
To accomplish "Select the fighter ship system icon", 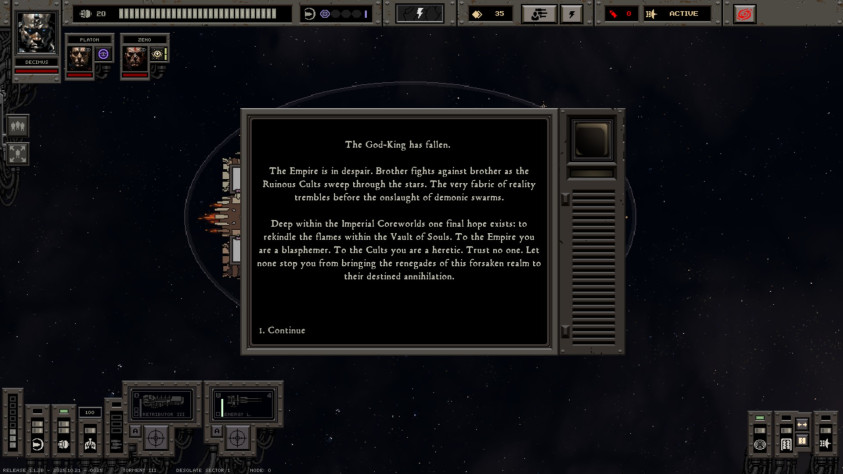I will tap(825, 443).
